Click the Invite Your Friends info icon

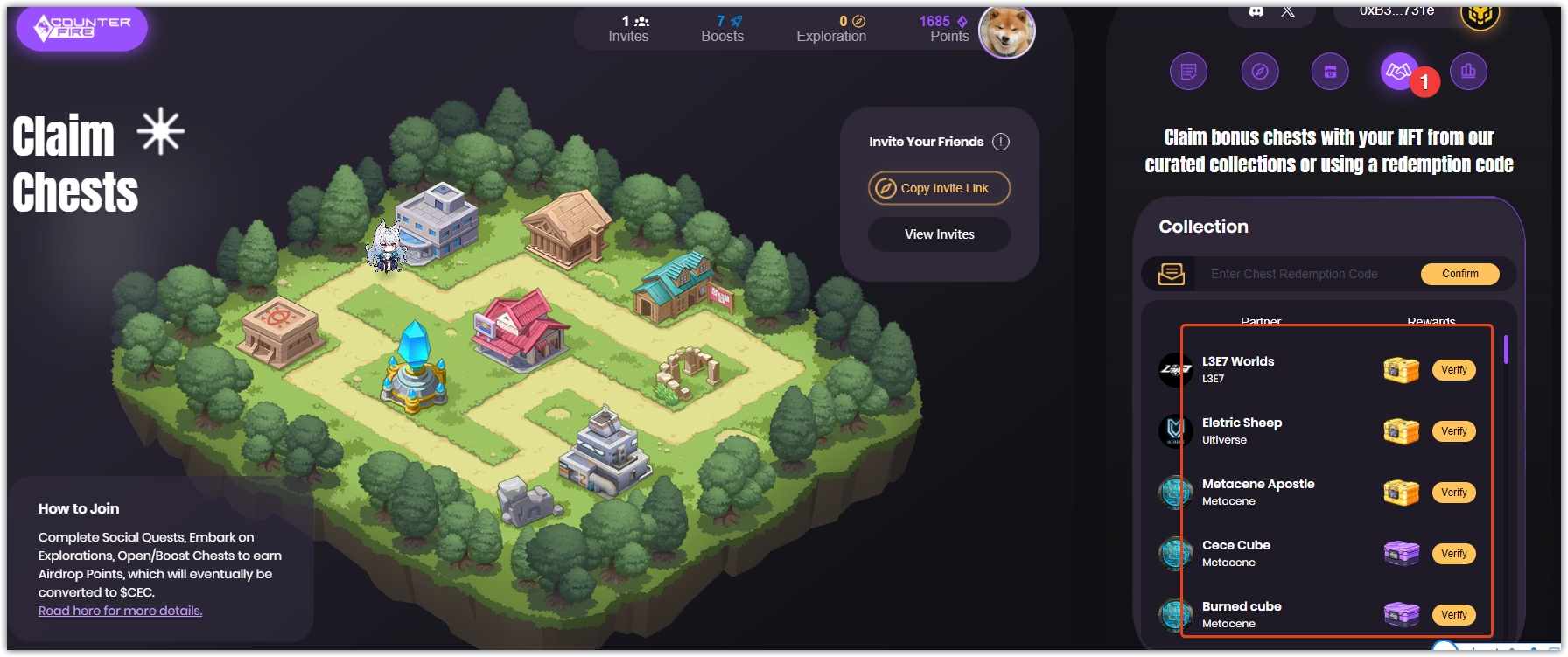pyautogui.click(x=1001, y=142)
